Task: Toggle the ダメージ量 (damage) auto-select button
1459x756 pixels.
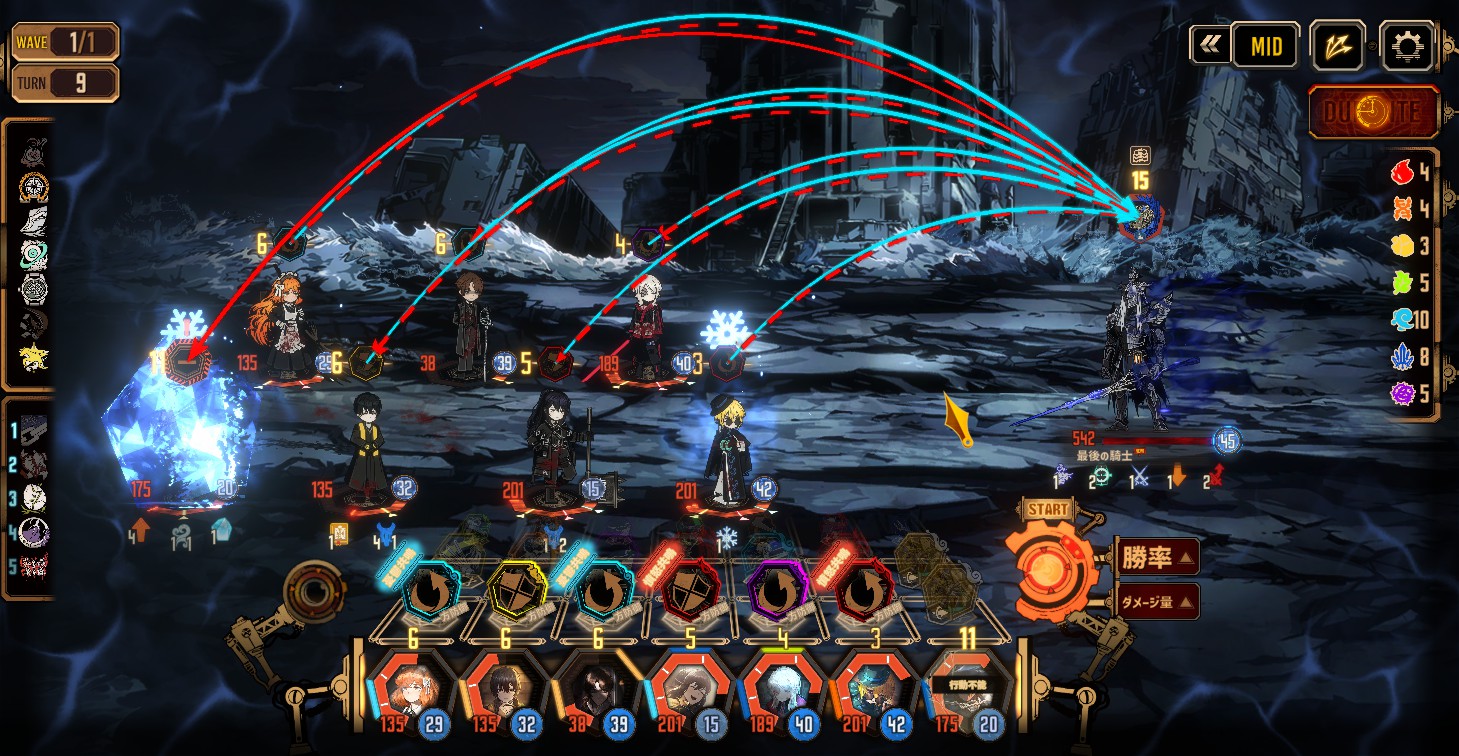Action: (1156, 601)
